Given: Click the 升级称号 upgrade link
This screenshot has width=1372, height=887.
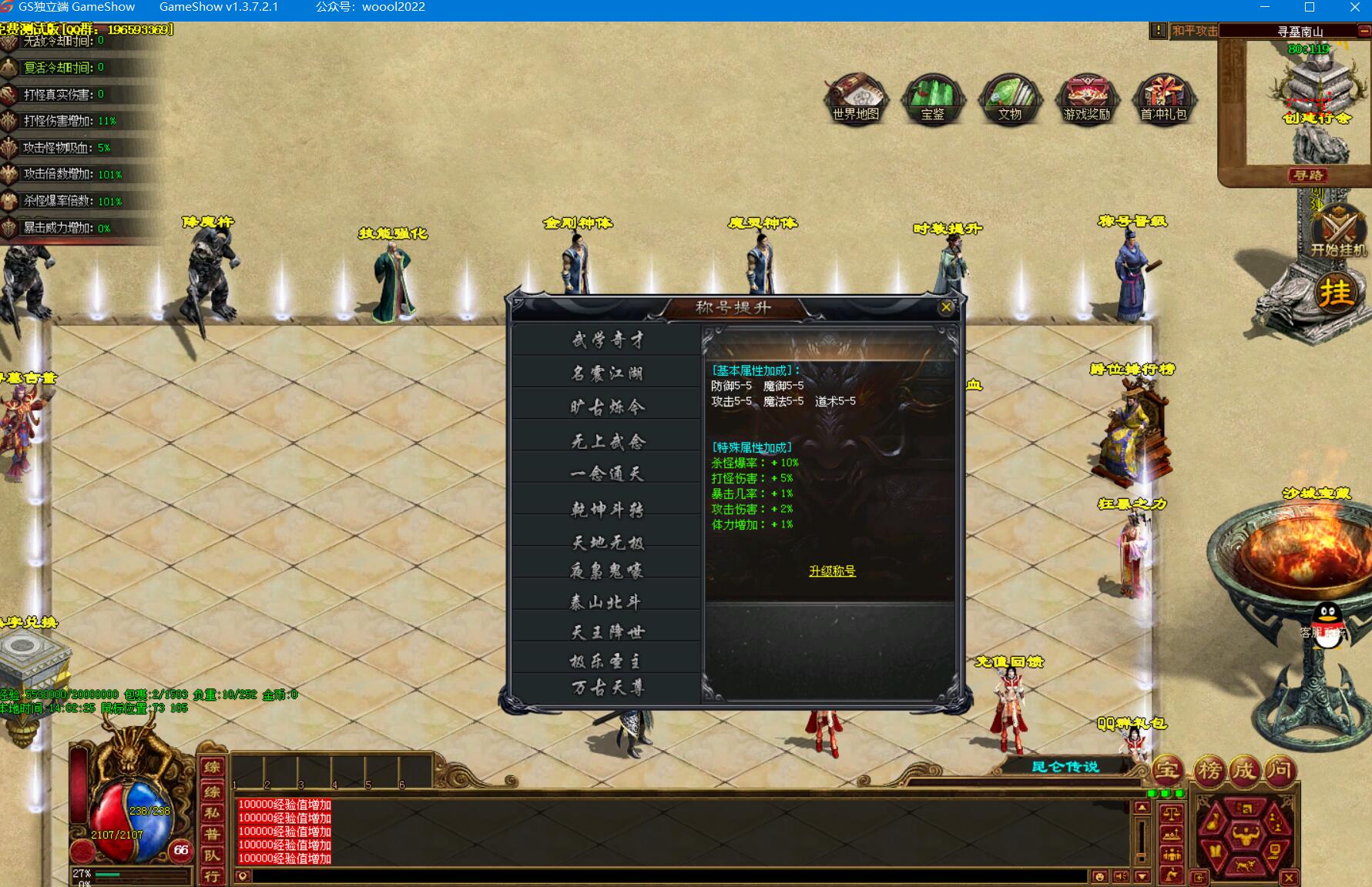Looking at the screenshot, I should (x=832, y=571).
